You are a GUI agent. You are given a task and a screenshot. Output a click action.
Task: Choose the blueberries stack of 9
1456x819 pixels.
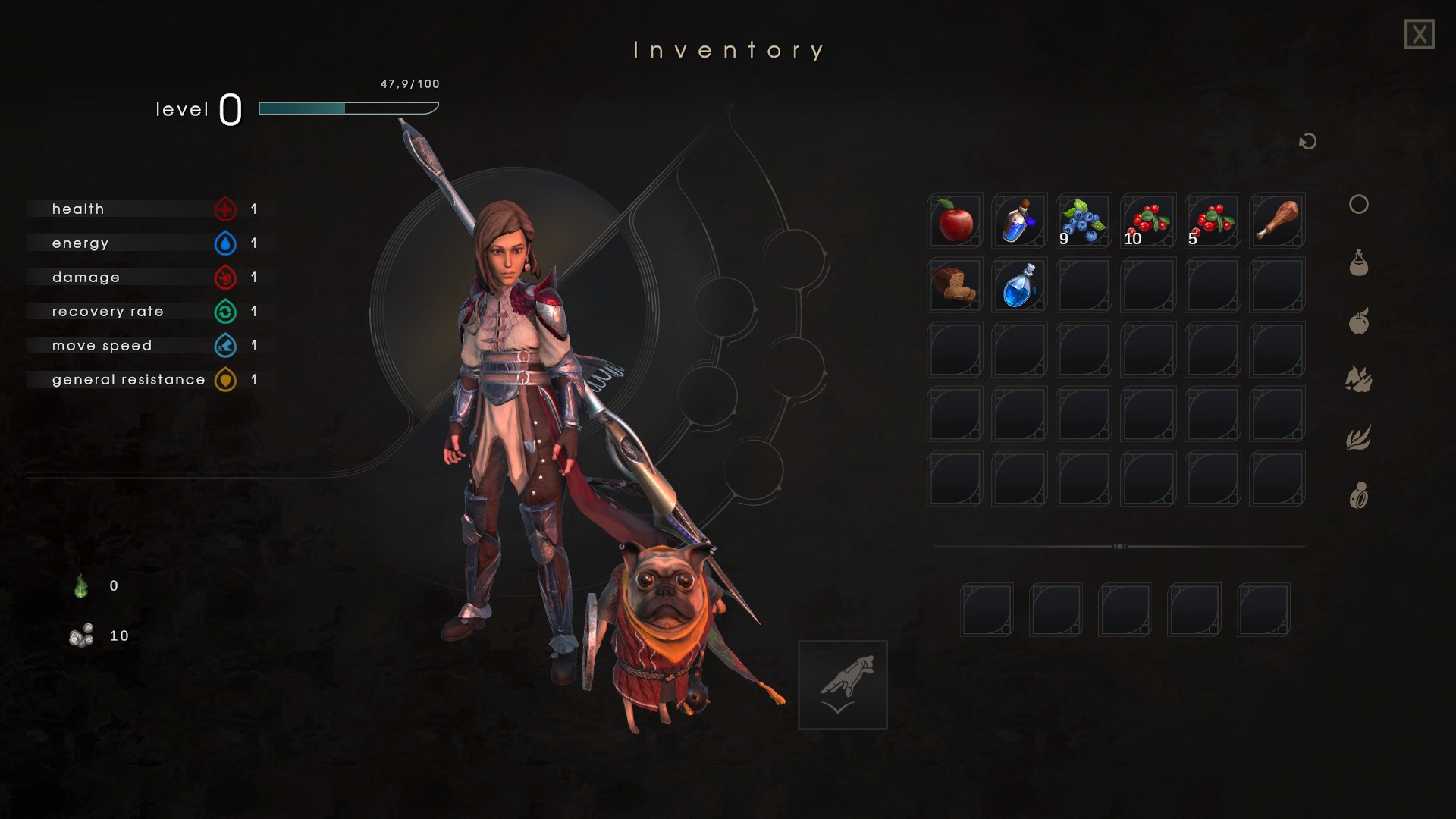[x=1084, y=221]
